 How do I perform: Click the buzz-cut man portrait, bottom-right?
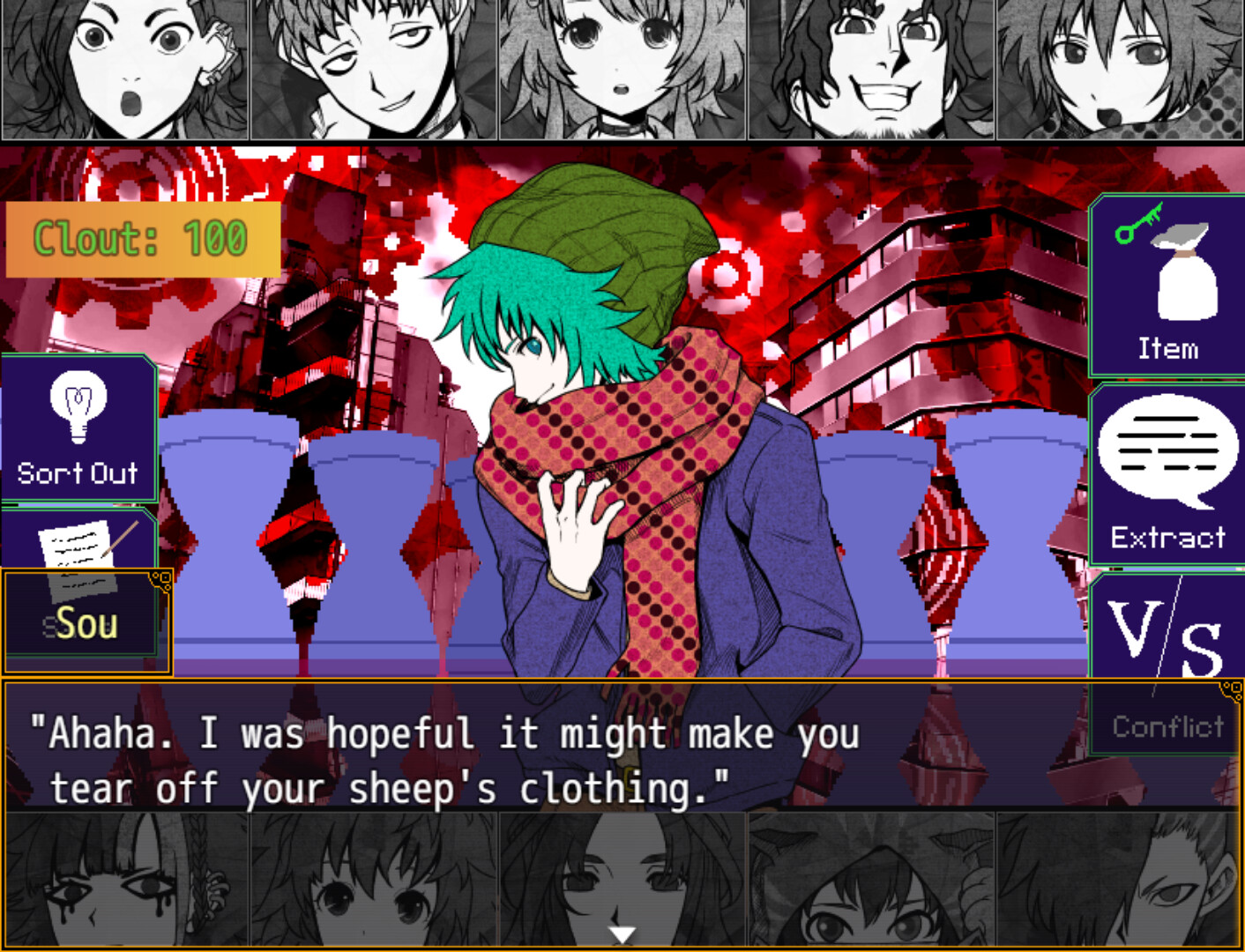click(x=1120, y=881)
